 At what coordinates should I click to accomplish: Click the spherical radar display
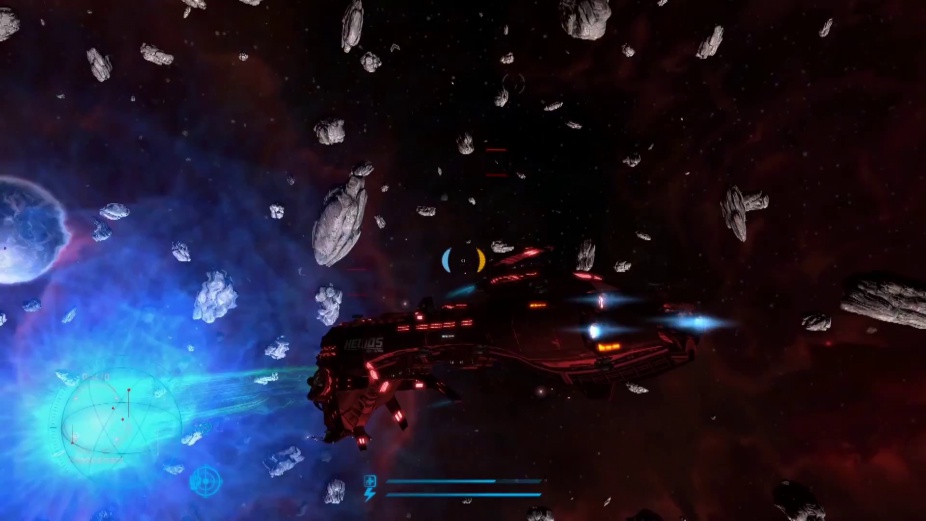pos(120,421)
